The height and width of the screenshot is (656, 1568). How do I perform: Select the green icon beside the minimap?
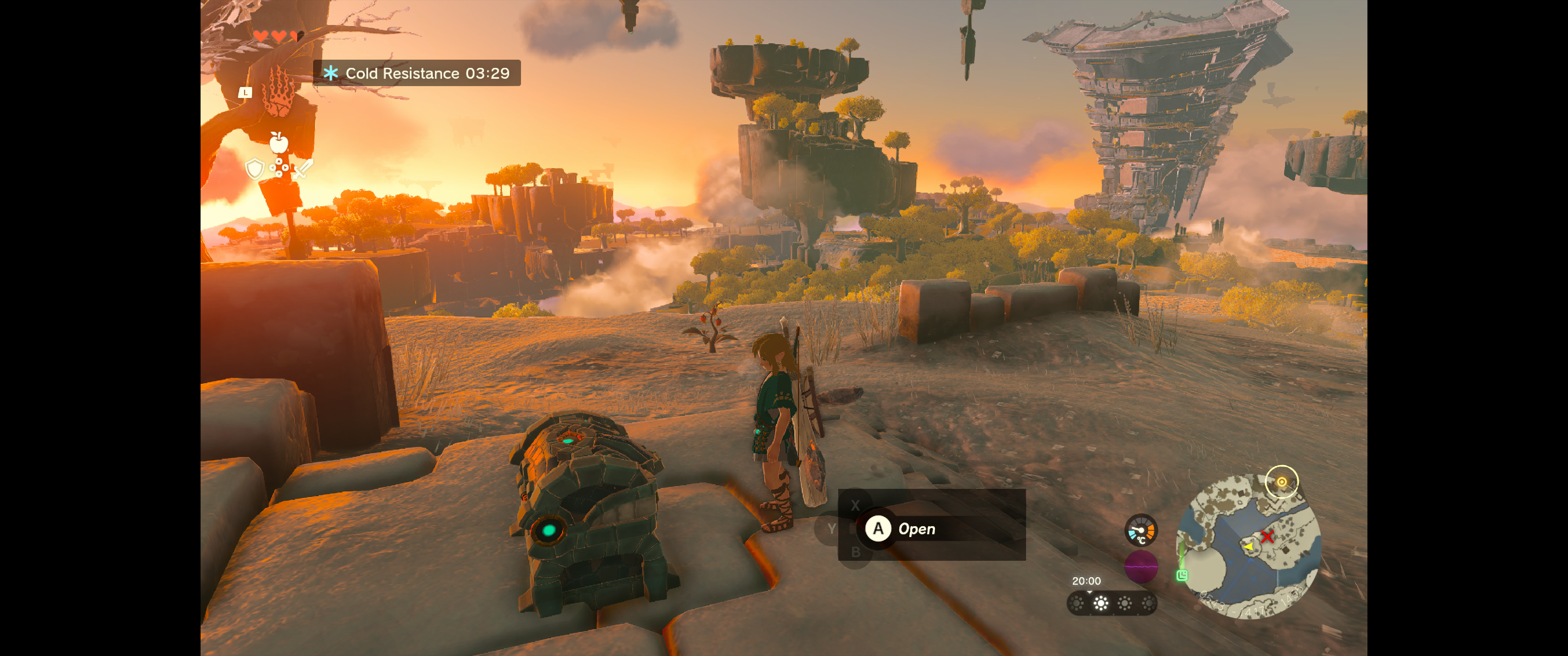coord(1182,575)
